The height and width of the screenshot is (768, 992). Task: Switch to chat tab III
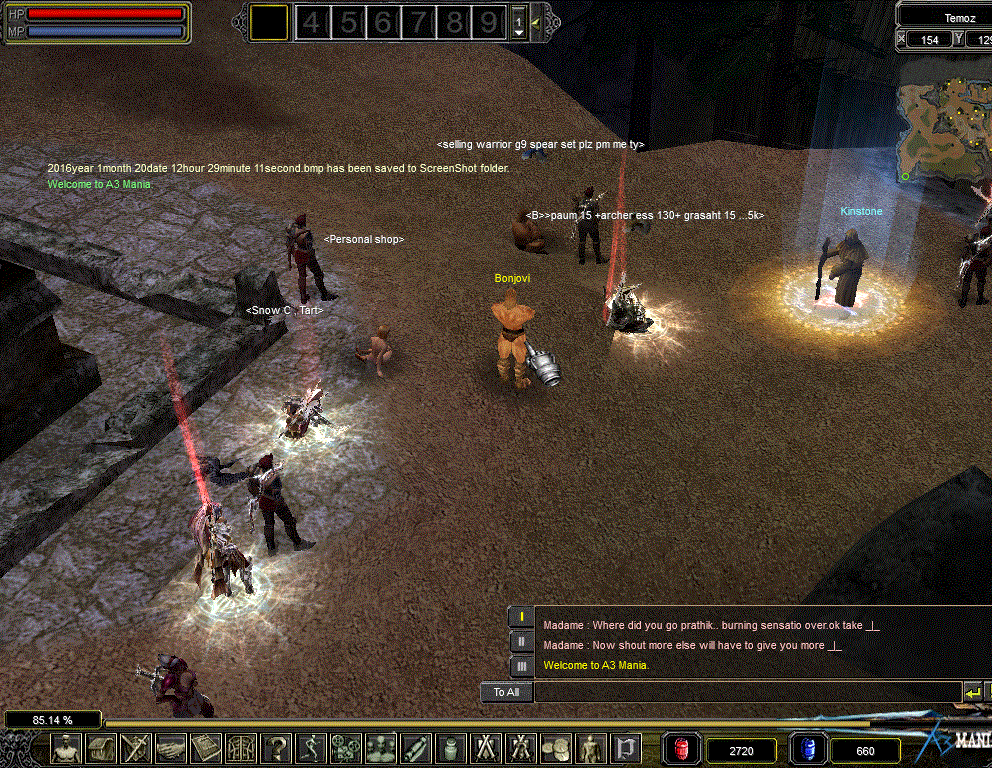click(x=521, y=666)
